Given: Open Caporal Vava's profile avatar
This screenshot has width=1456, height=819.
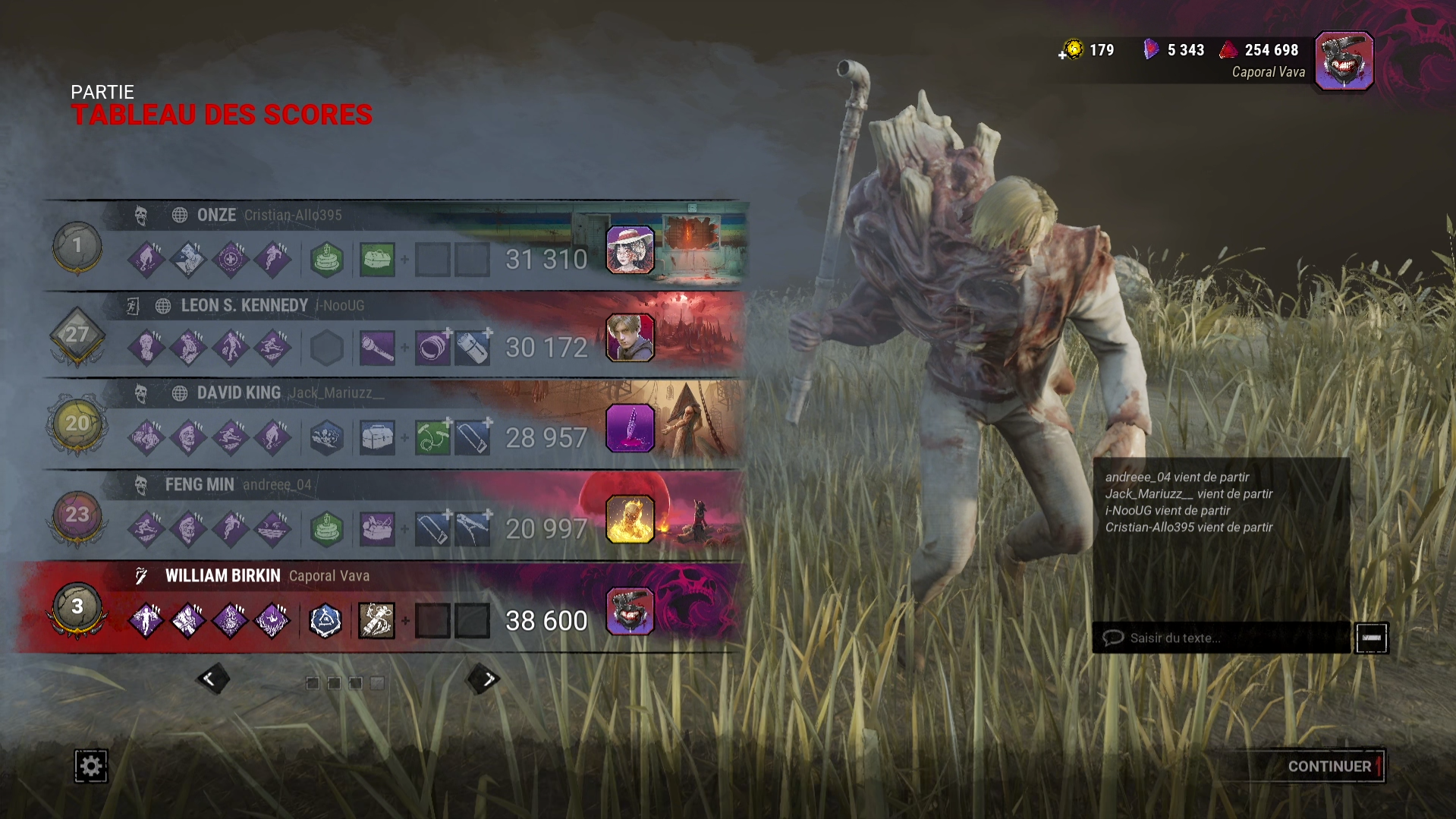Looking at the screenshot, I should click(x=1344, y=61).
